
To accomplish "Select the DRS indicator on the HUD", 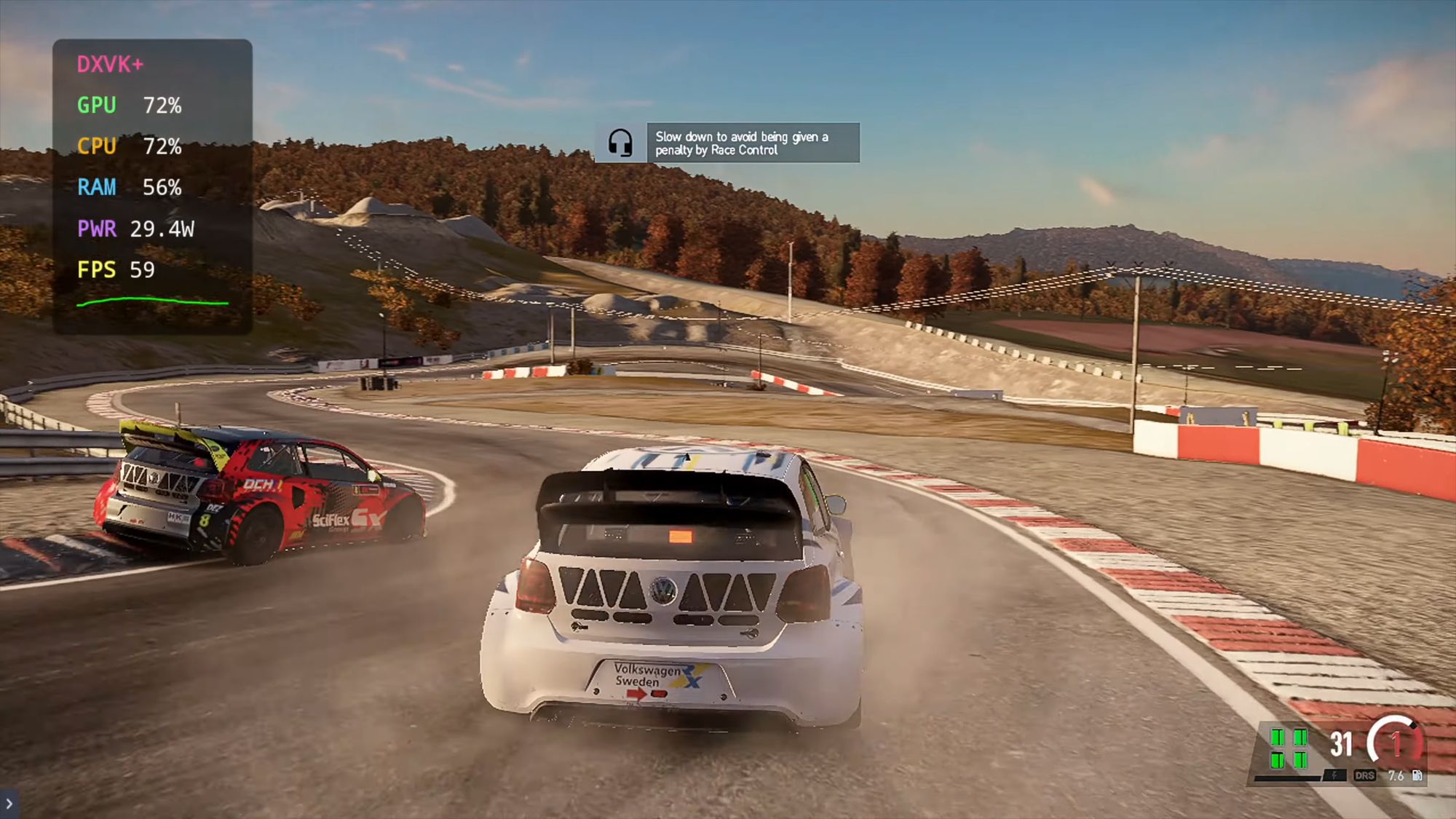I will [x=1364, y=775].
